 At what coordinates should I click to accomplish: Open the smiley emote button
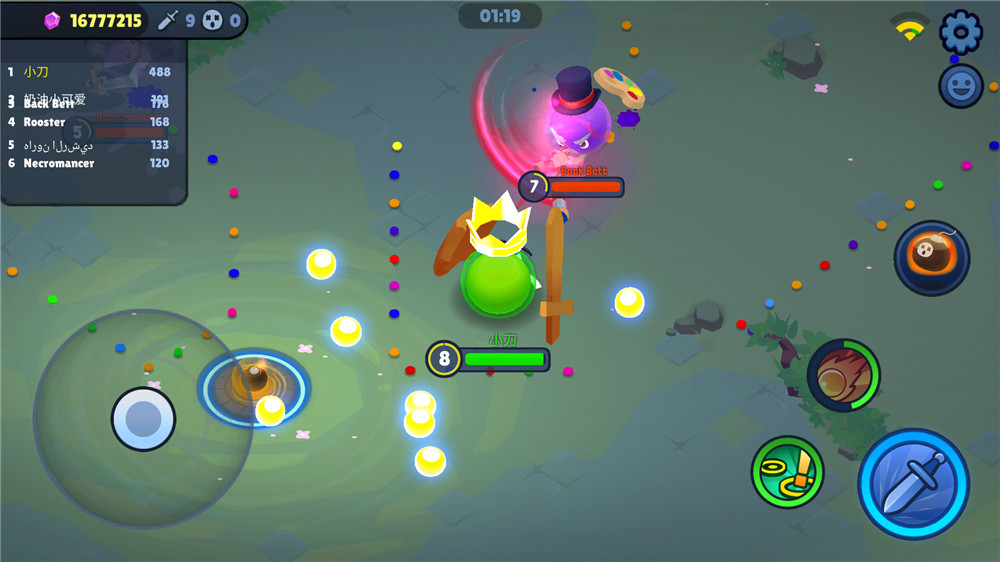point(961,86)
